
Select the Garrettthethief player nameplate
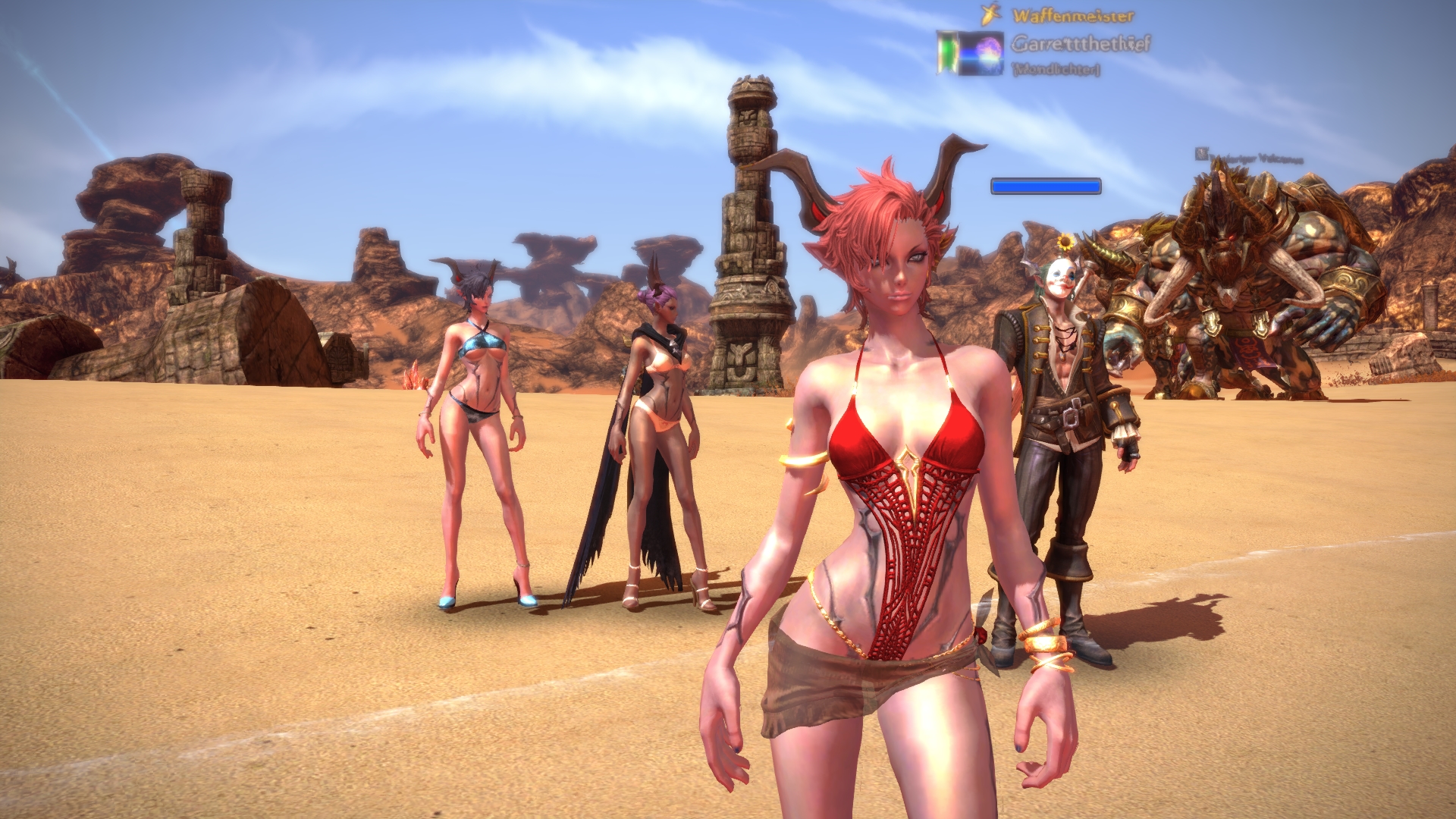click(1080, 44)
